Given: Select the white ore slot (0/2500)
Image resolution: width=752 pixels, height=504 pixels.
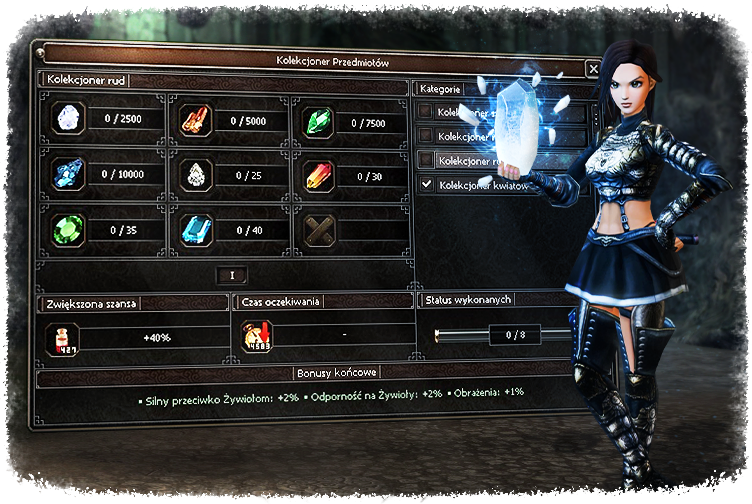Looking at the screenshot, I should pos(68,118).
